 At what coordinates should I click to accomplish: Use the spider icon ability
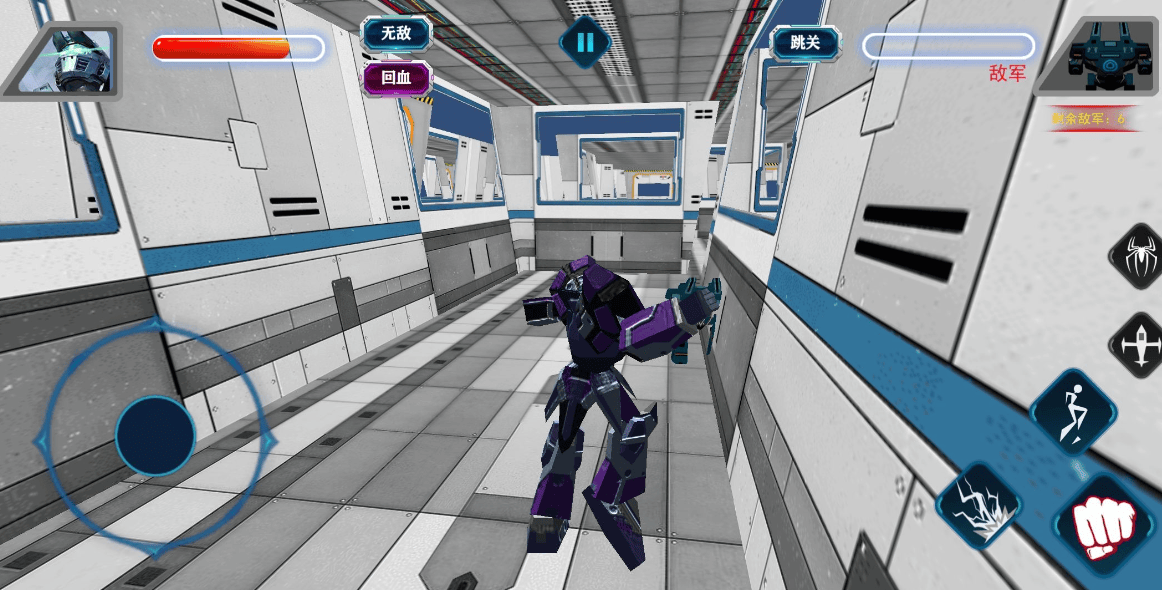pyautogui.click(x=1139, y=256)
